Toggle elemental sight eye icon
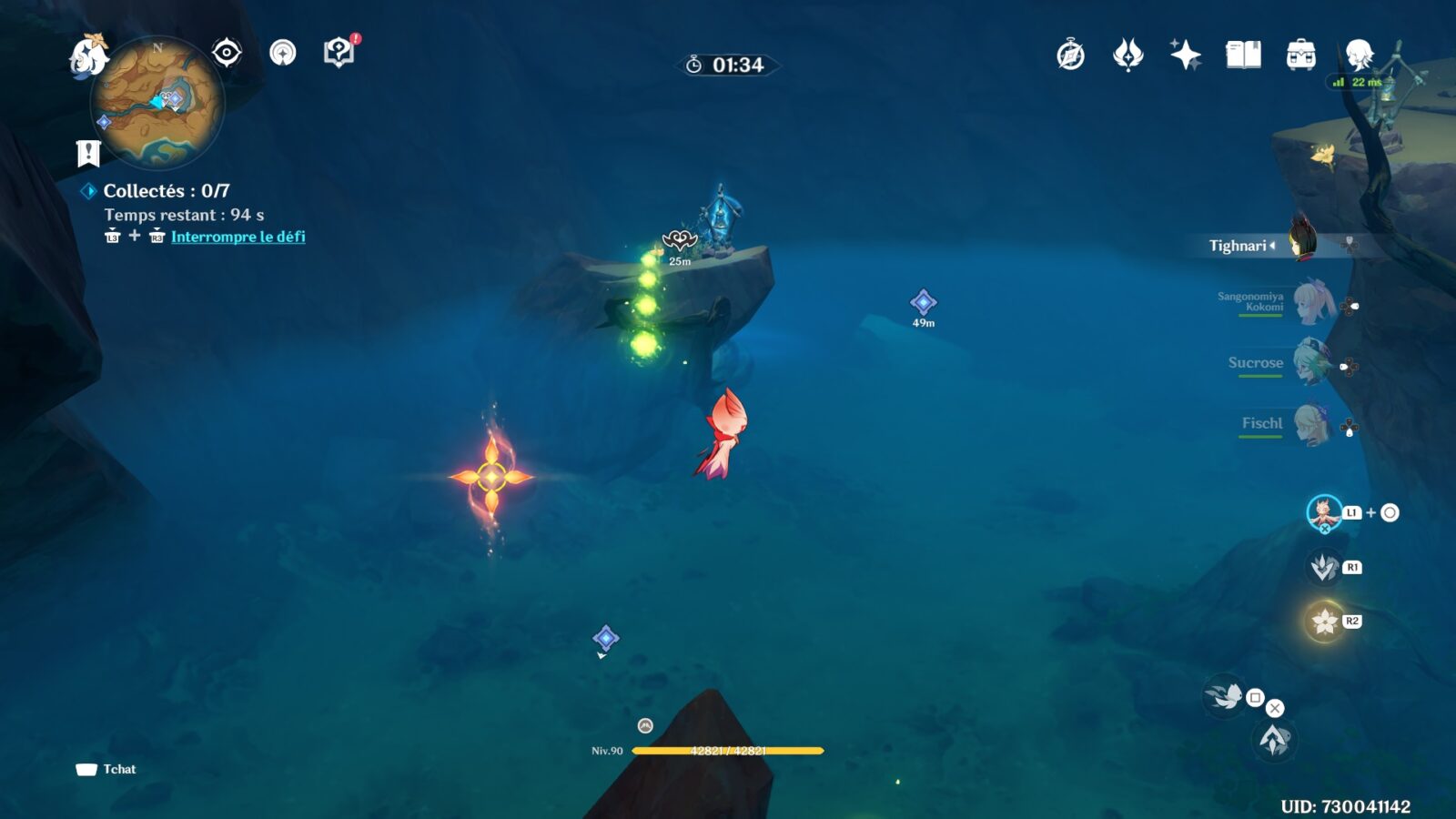Image resolution: width=1456 pixels, height=819 pixels. pos(227,53)
